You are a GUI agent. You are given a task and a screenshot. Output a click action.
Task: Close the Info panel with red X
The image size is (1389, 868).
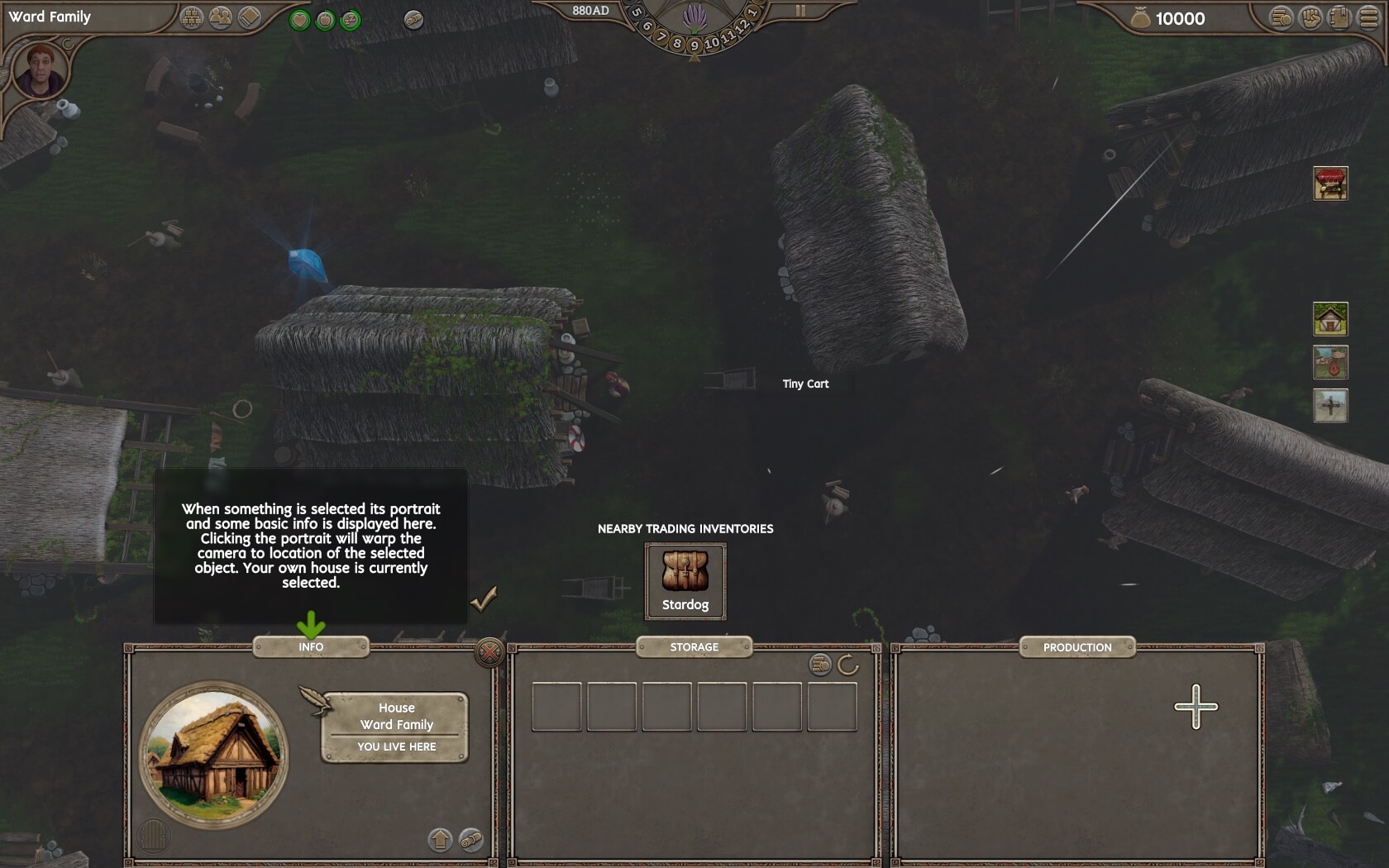click(x=489, y=653)
